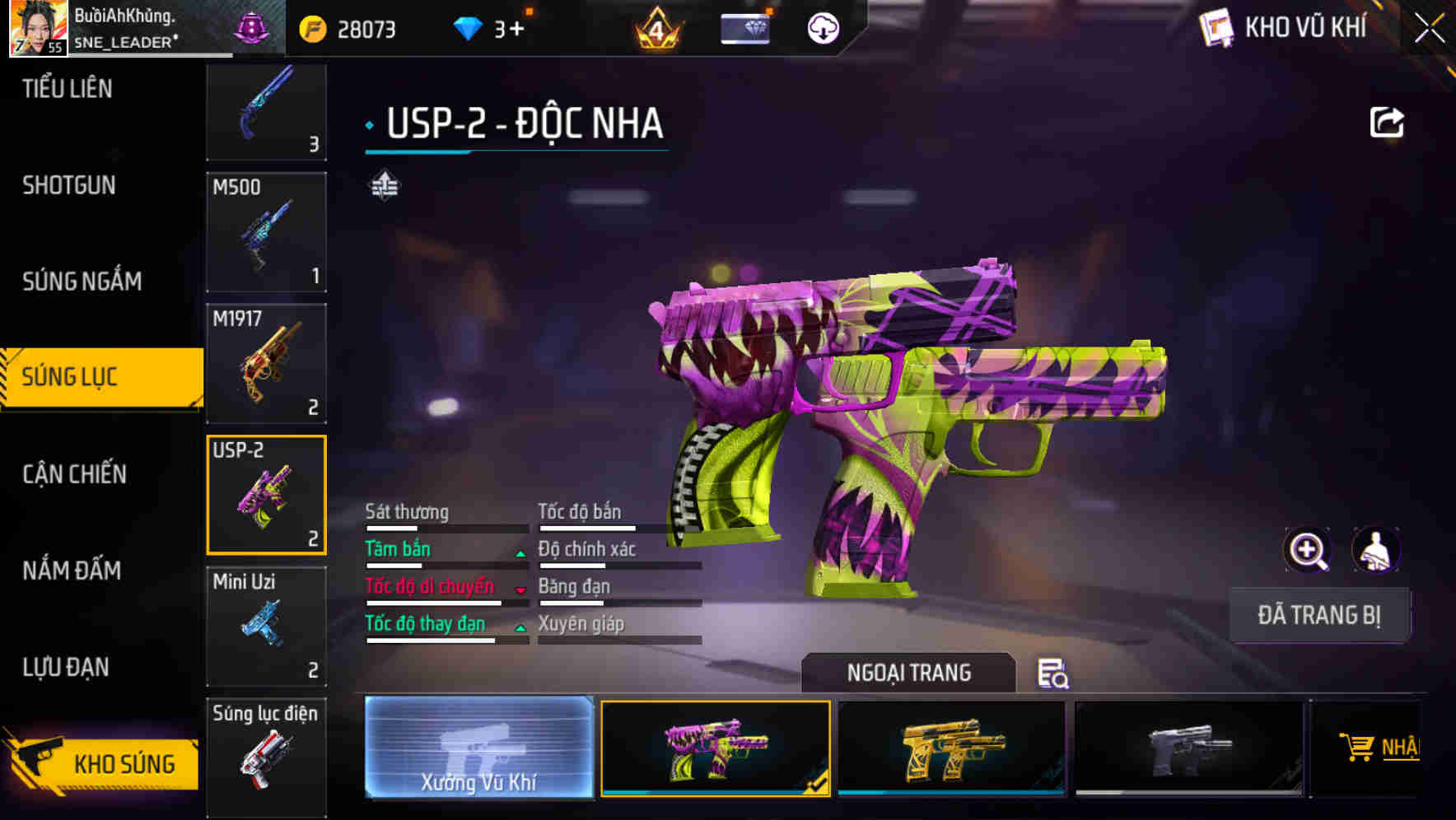Click the NGOẠI TRANG tab

[909, 673]
